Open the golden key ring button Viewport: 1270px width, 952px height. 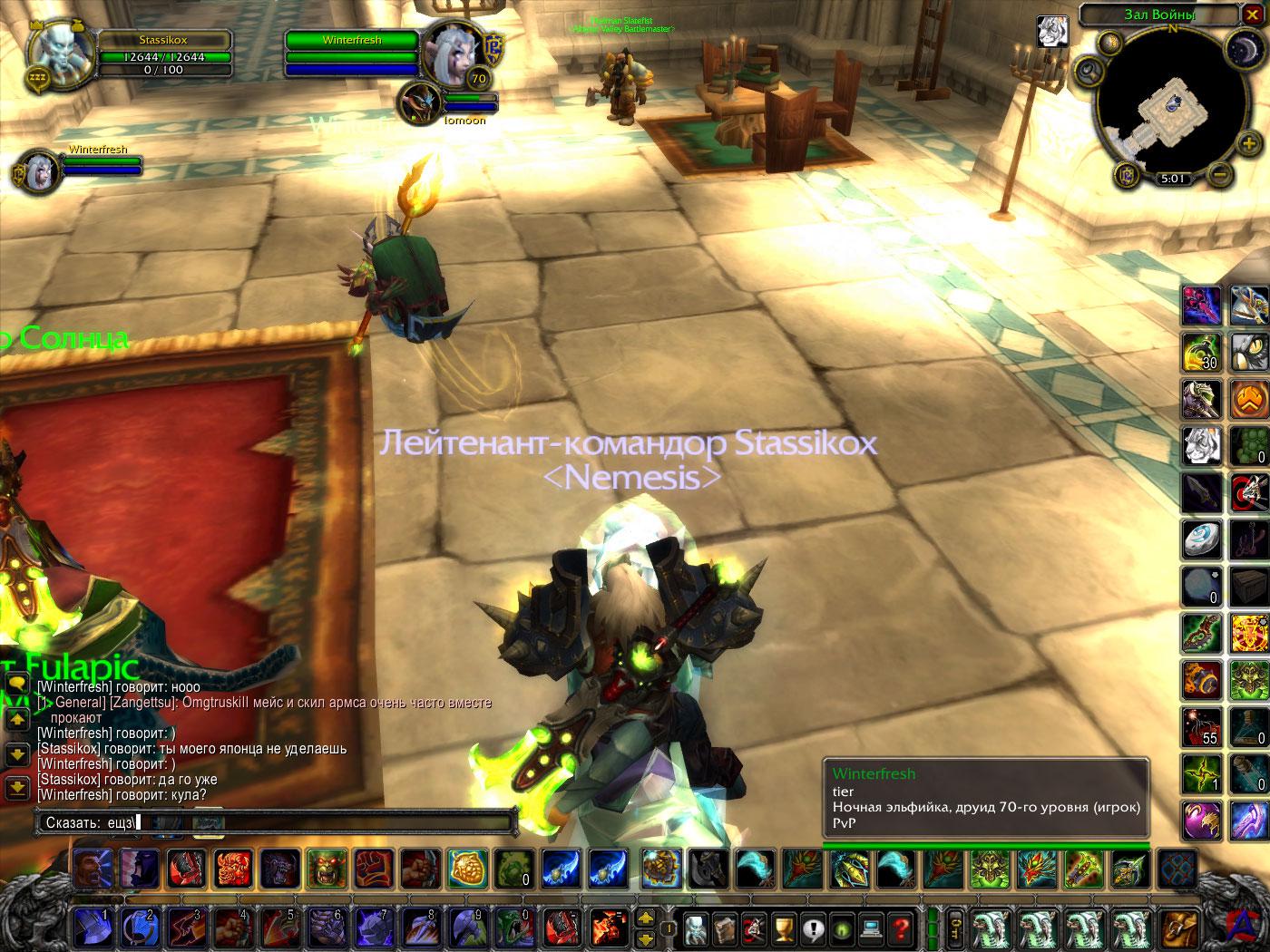(956, 928)
